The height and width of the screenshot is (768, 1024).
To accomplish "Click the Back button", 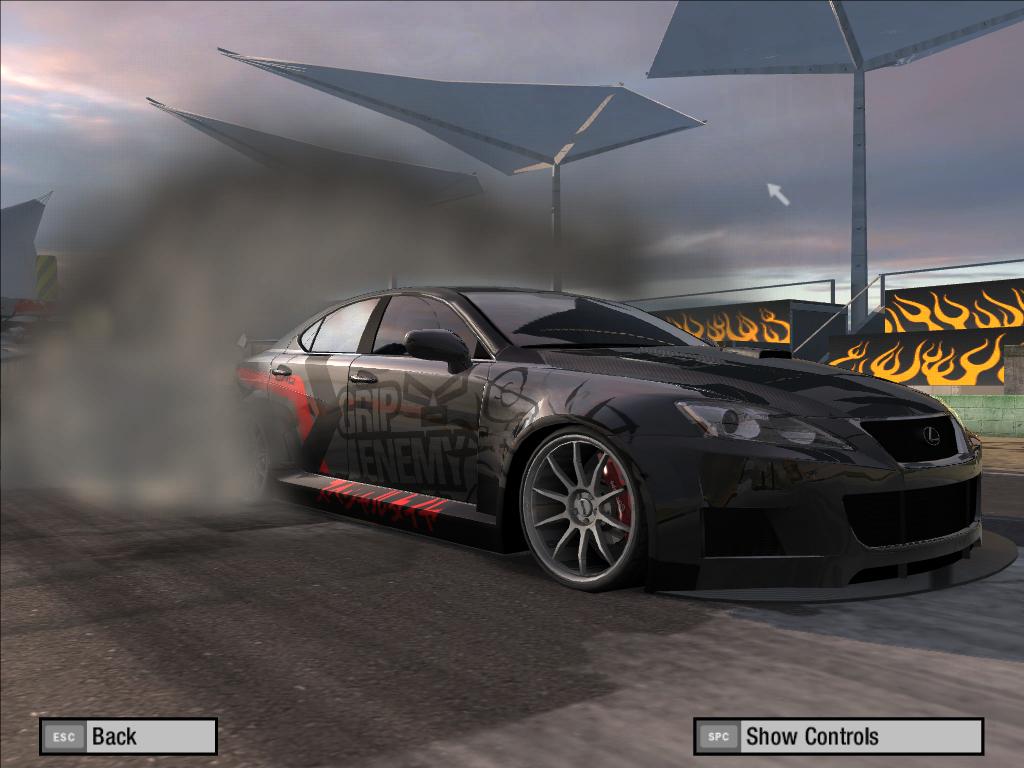I will tap(128, 737).
